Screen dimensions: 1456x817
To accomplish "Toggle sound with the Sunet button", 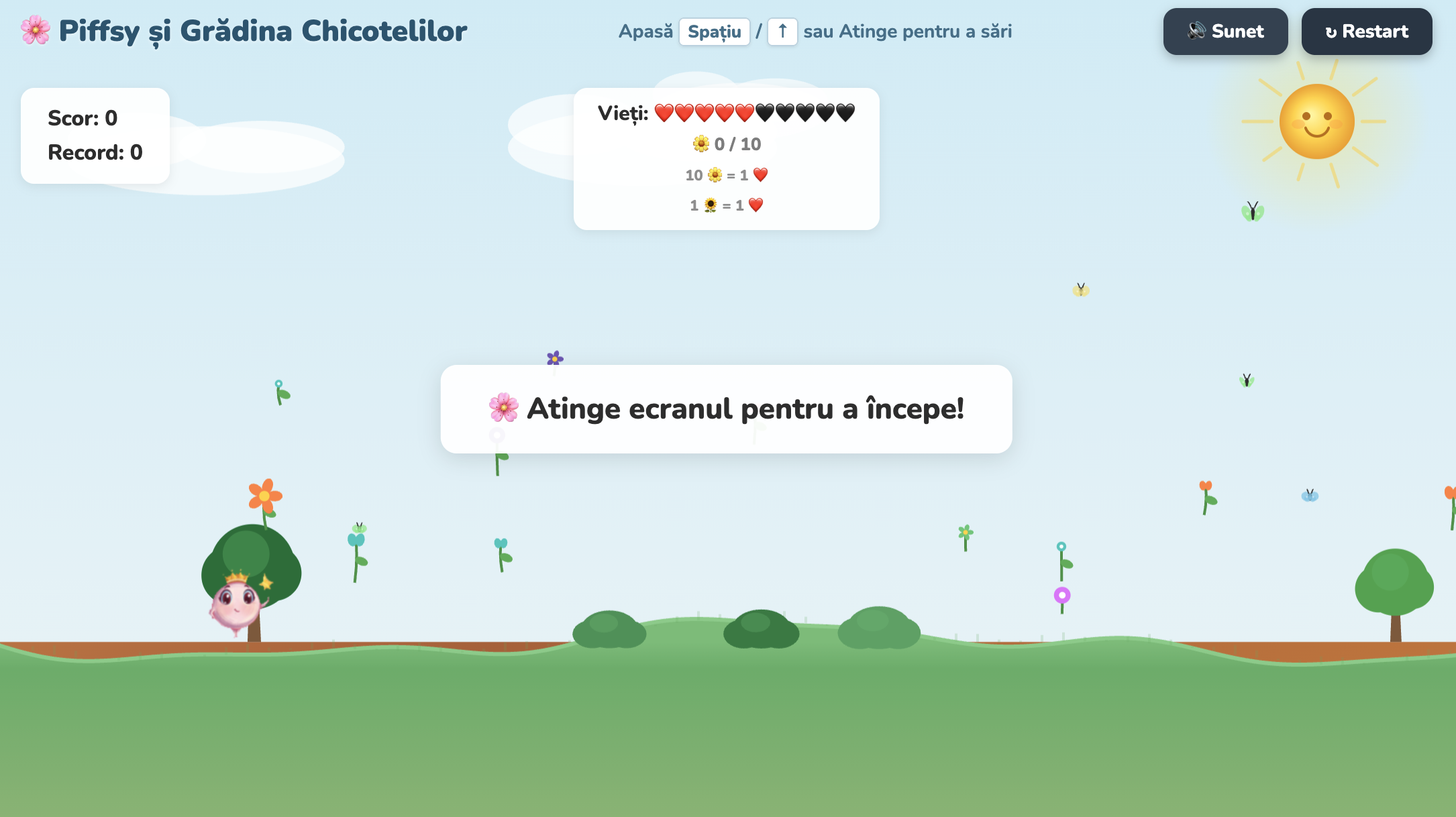I will pyautogui.click(x=1225, y=31).
